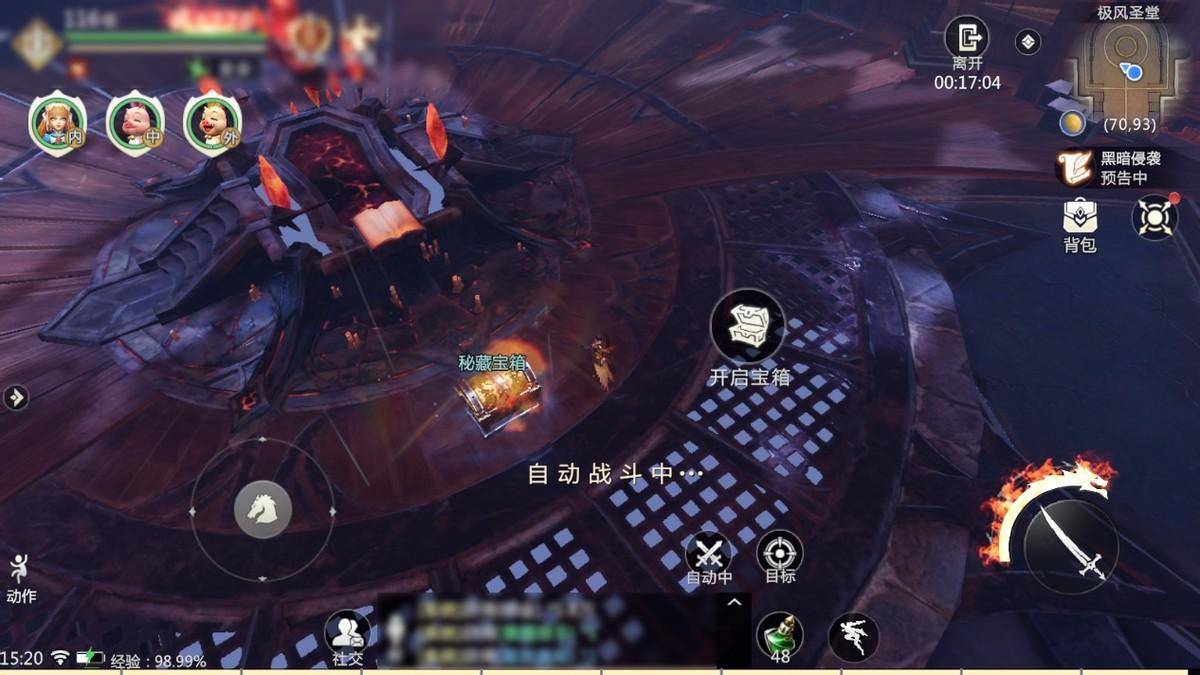Expand the left-edge arrow panel

click(x=16, y=398)
